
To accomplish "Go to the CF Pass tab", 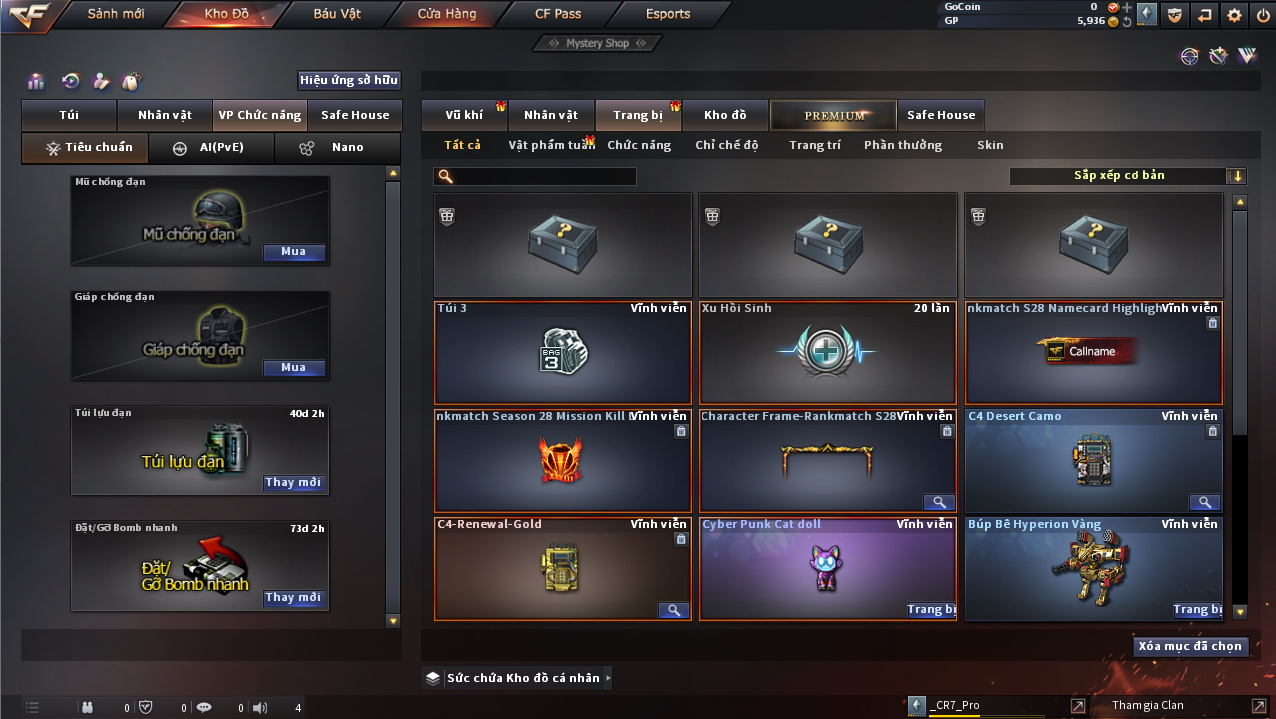I will coord(557,14).
